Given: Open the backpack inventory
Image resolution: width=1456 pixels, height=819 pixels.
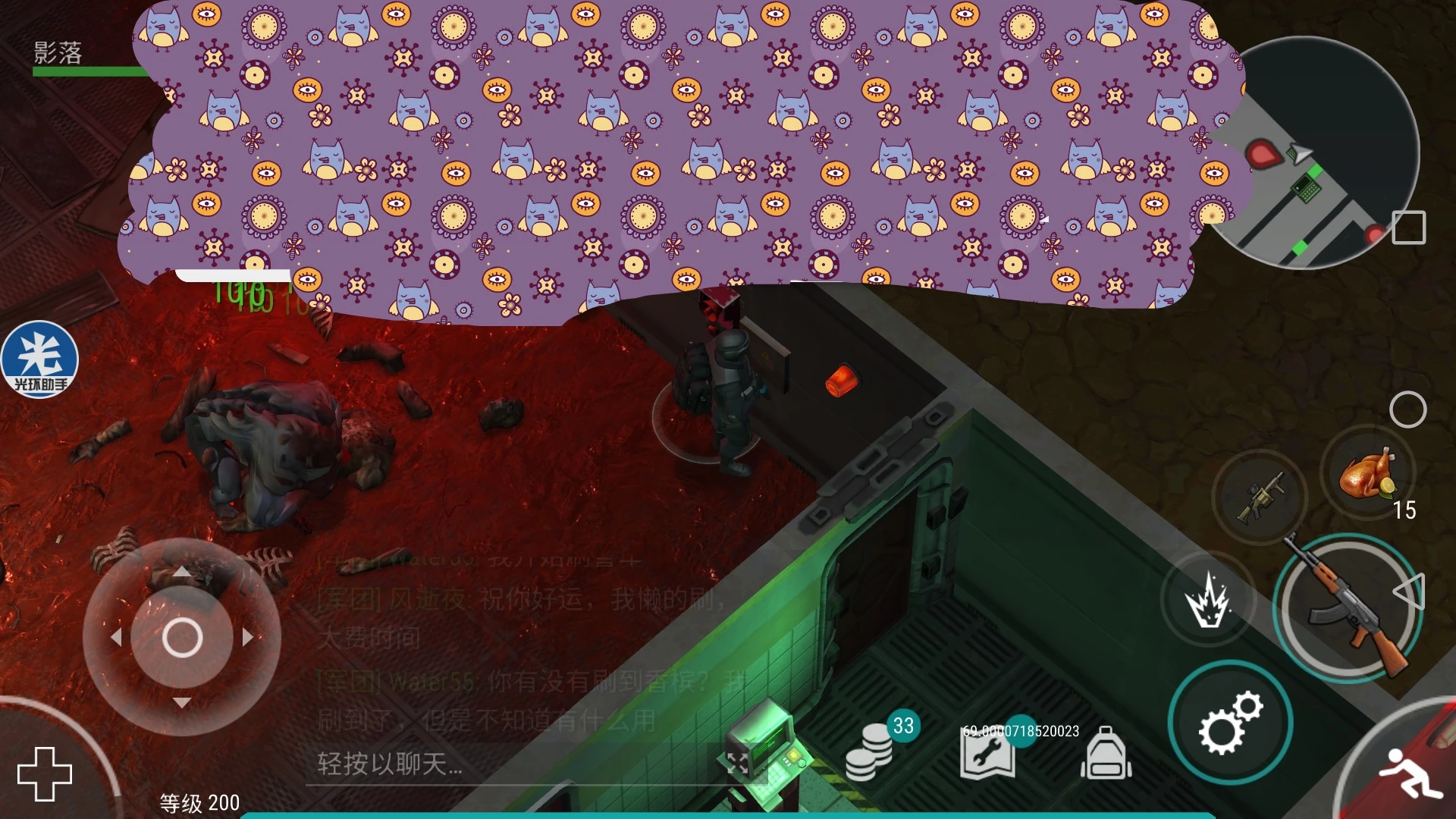Looking at the screenshot, I should [x=1106, y=754].
